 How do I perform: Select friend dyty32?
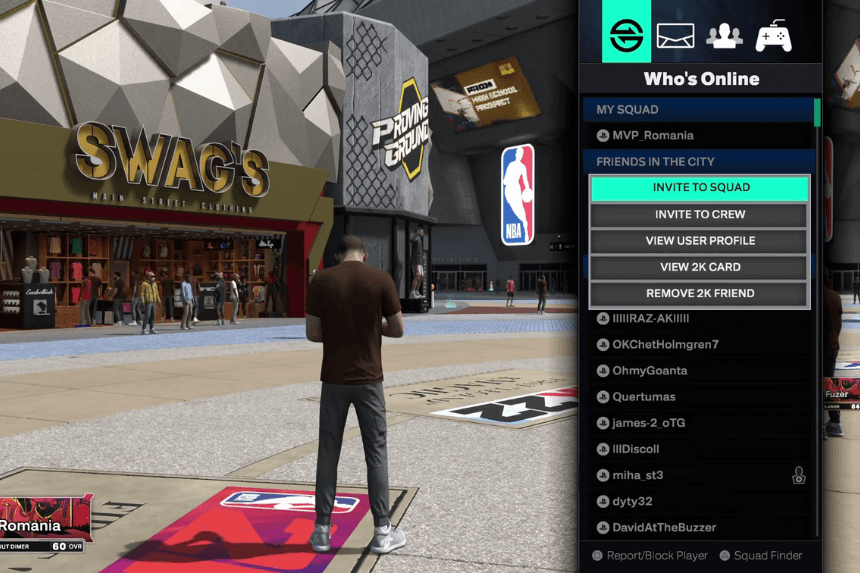point(633,501)
